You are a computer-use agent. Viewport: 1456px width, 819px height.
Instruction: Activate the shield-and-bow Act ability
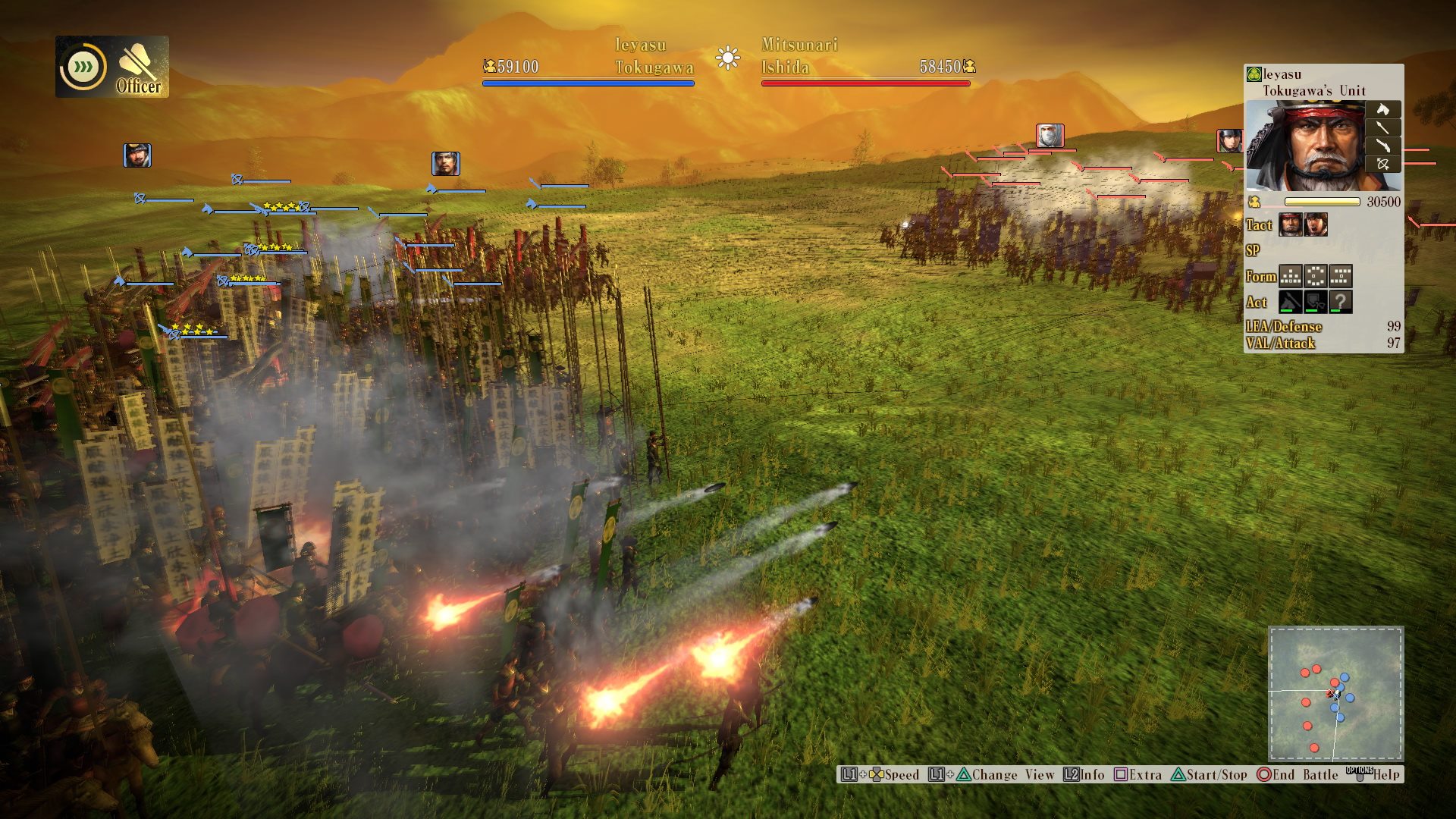click(x=1316, y=302)
